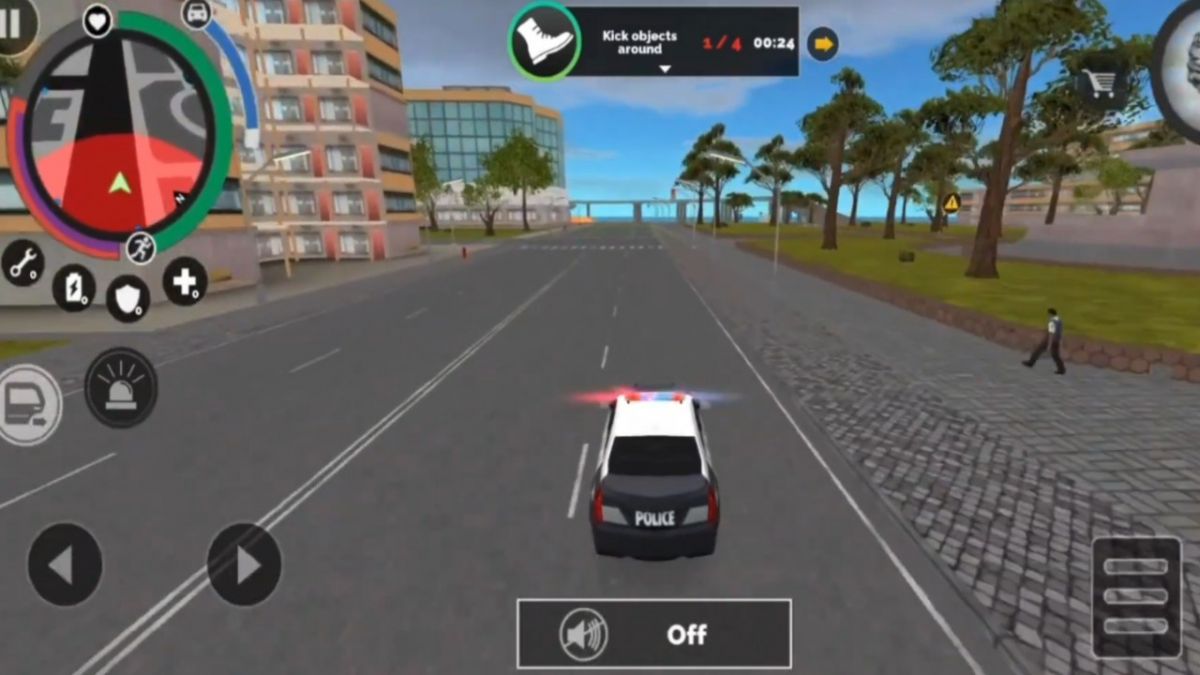
Task: Open the circular minimap
Action: pyautogui.click(x=118, y=130)
